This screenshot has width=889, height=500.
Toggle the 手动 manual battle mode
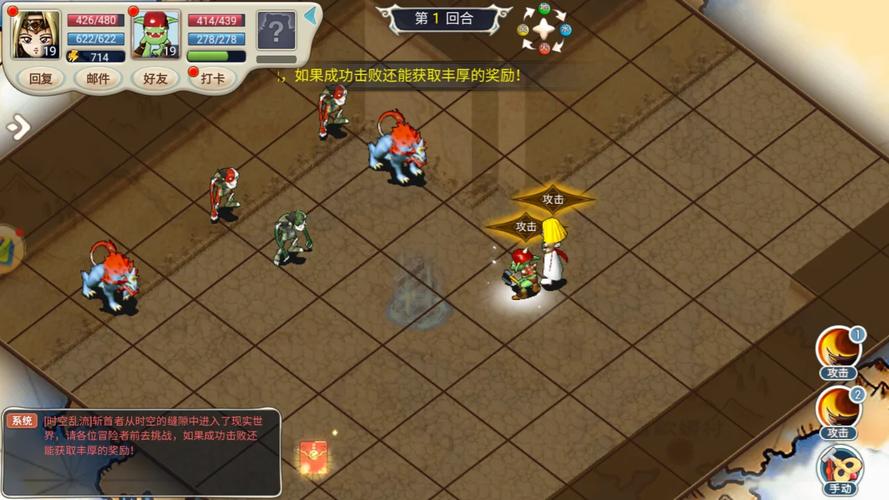pyautogui.click(x=840, y=469)
